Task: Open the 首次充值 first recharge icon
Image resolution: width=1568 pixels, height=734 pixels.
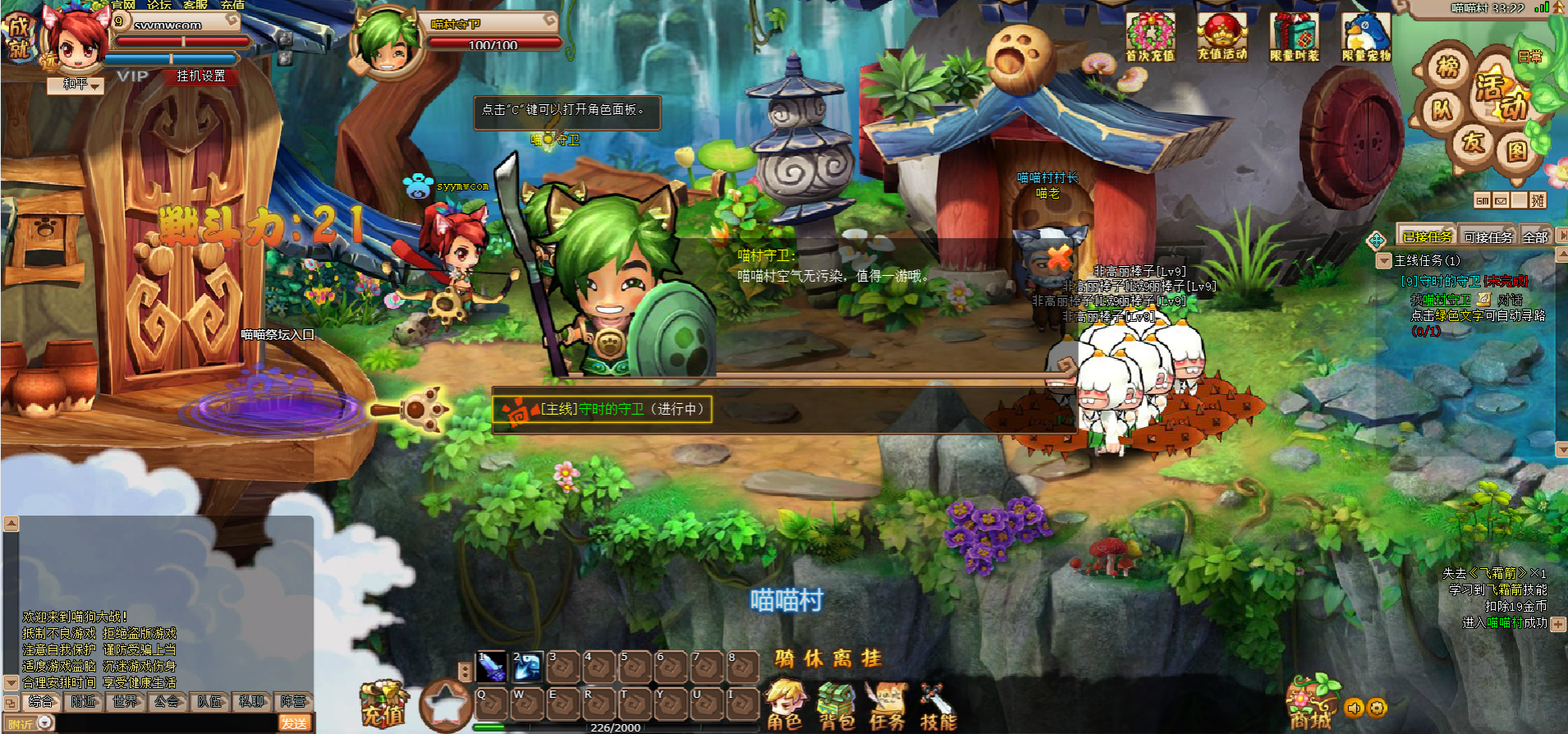Action: (x=1149, y=37)
